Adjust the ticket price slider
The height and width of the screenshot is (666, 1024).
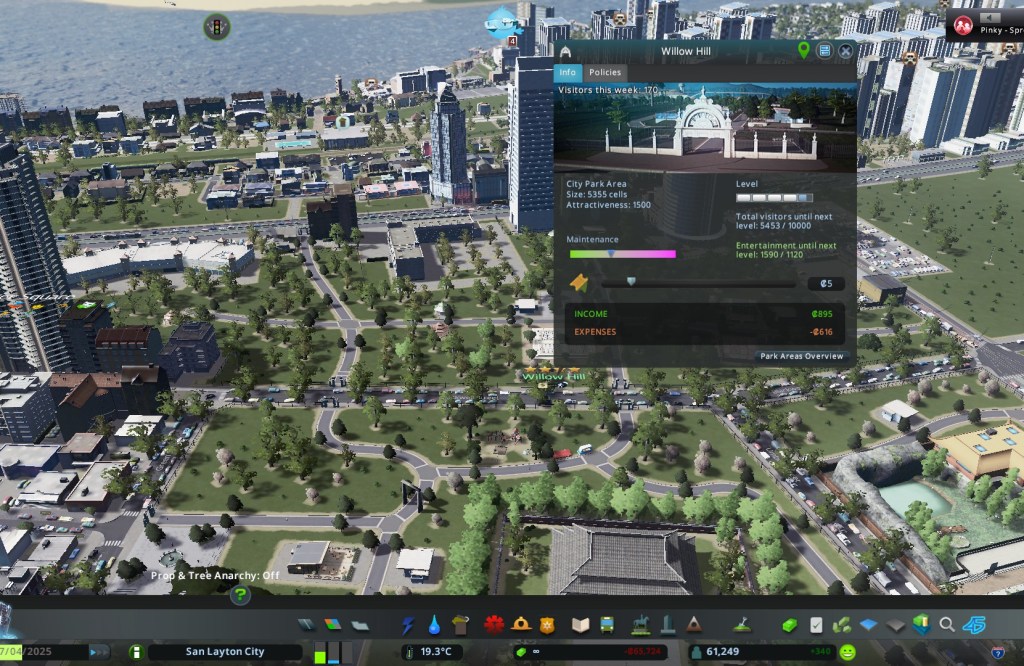click(x=630, y=283)
